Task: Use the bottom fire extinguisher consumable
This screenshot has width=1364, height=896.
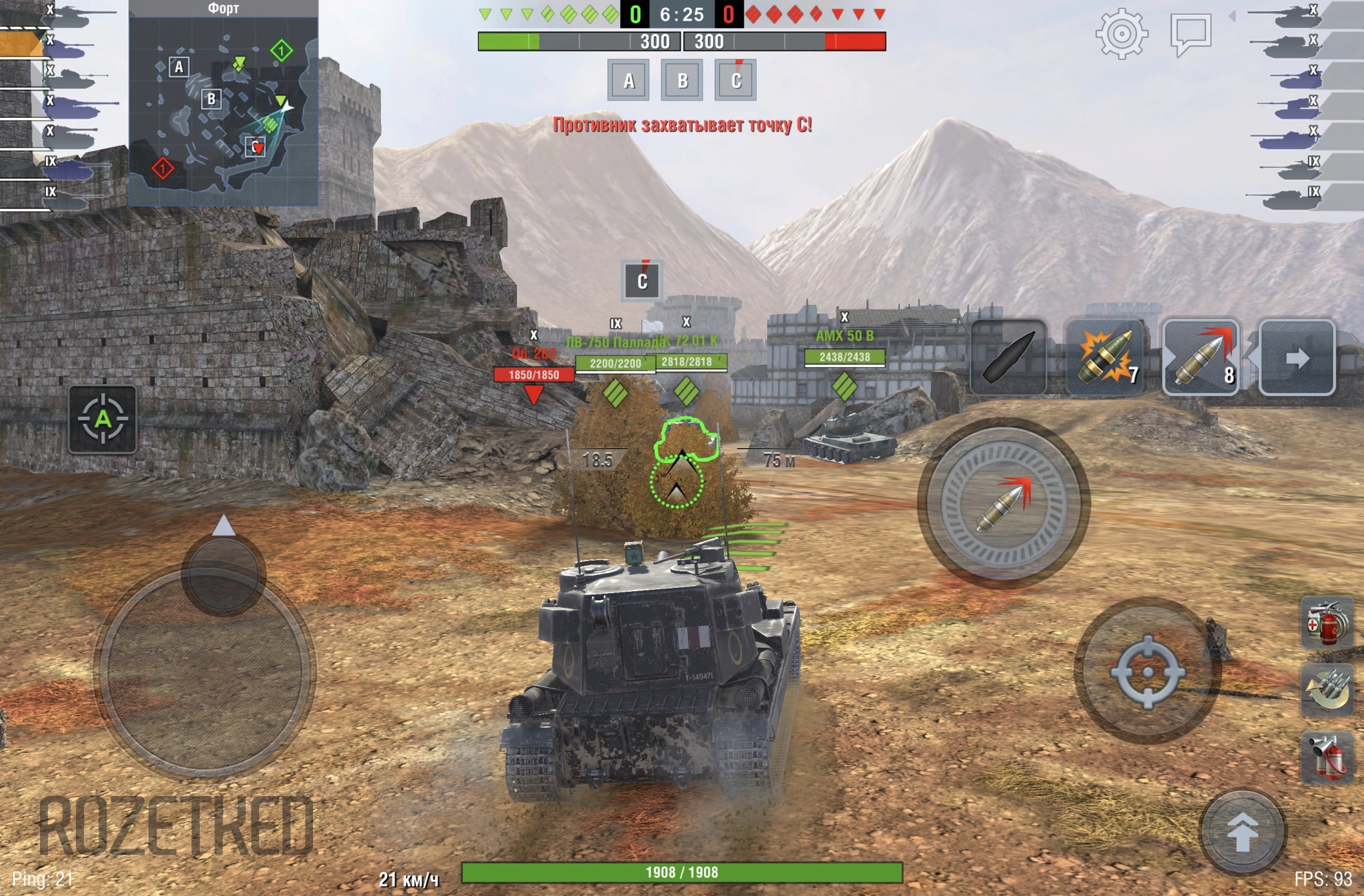Action: click(x=1327, y=756)
